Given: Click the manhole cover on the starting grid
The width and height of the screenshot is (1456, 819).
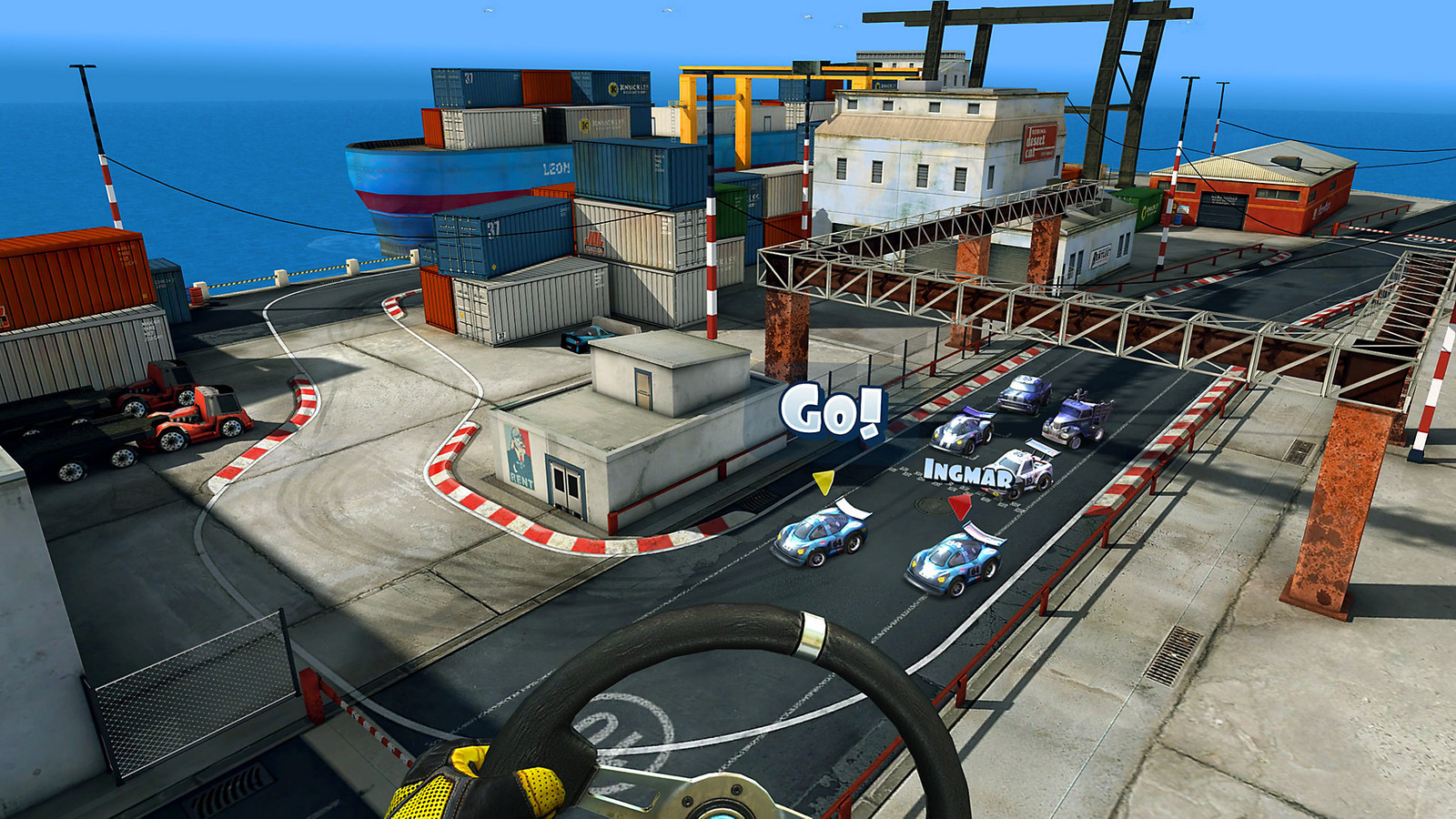Looking at the screenshot, I should point(931,504).
